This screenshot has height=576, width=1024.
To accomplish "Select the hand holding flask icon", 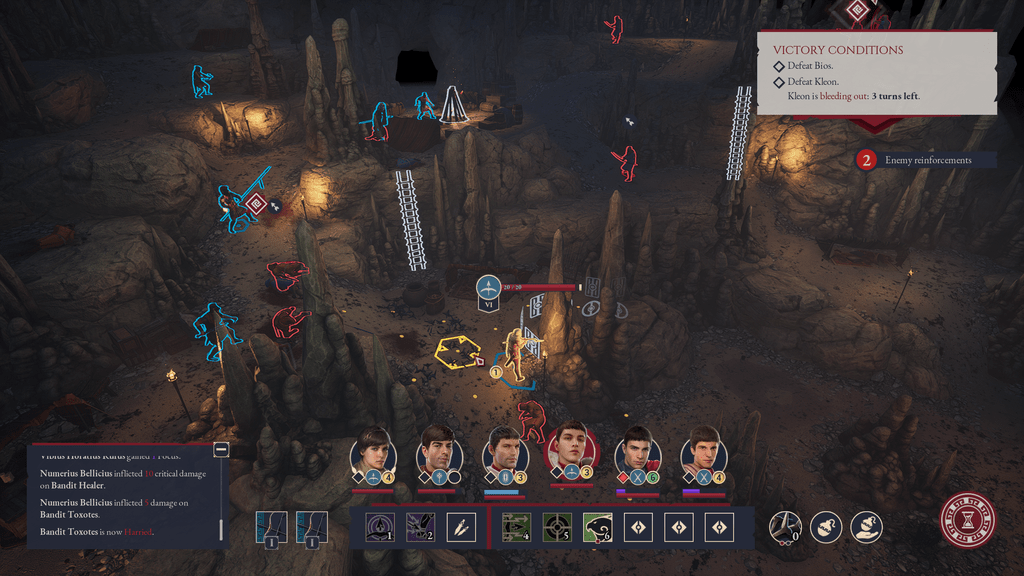I will pos(866,526).
